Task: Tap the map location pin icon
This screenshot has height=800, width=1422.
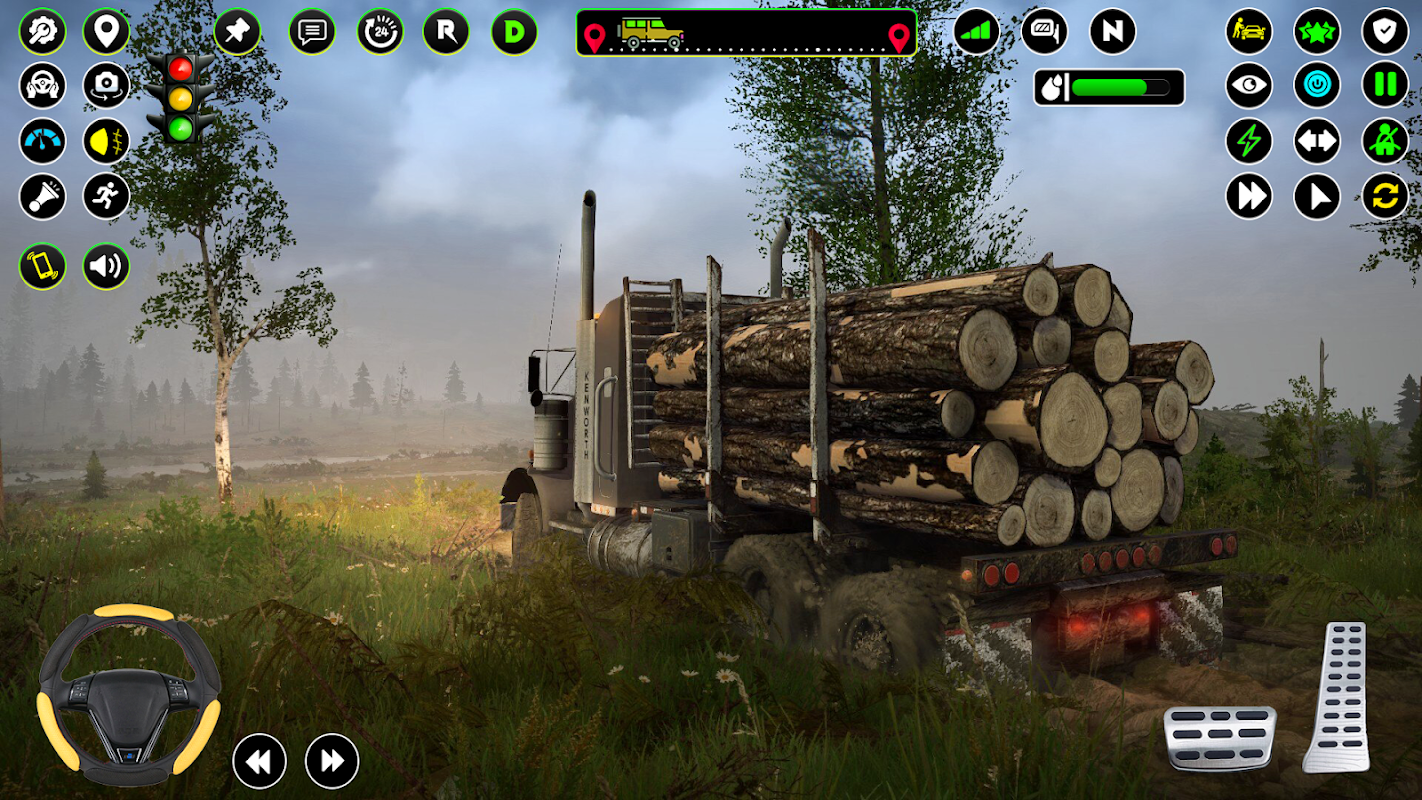Action: coord(106,31)
